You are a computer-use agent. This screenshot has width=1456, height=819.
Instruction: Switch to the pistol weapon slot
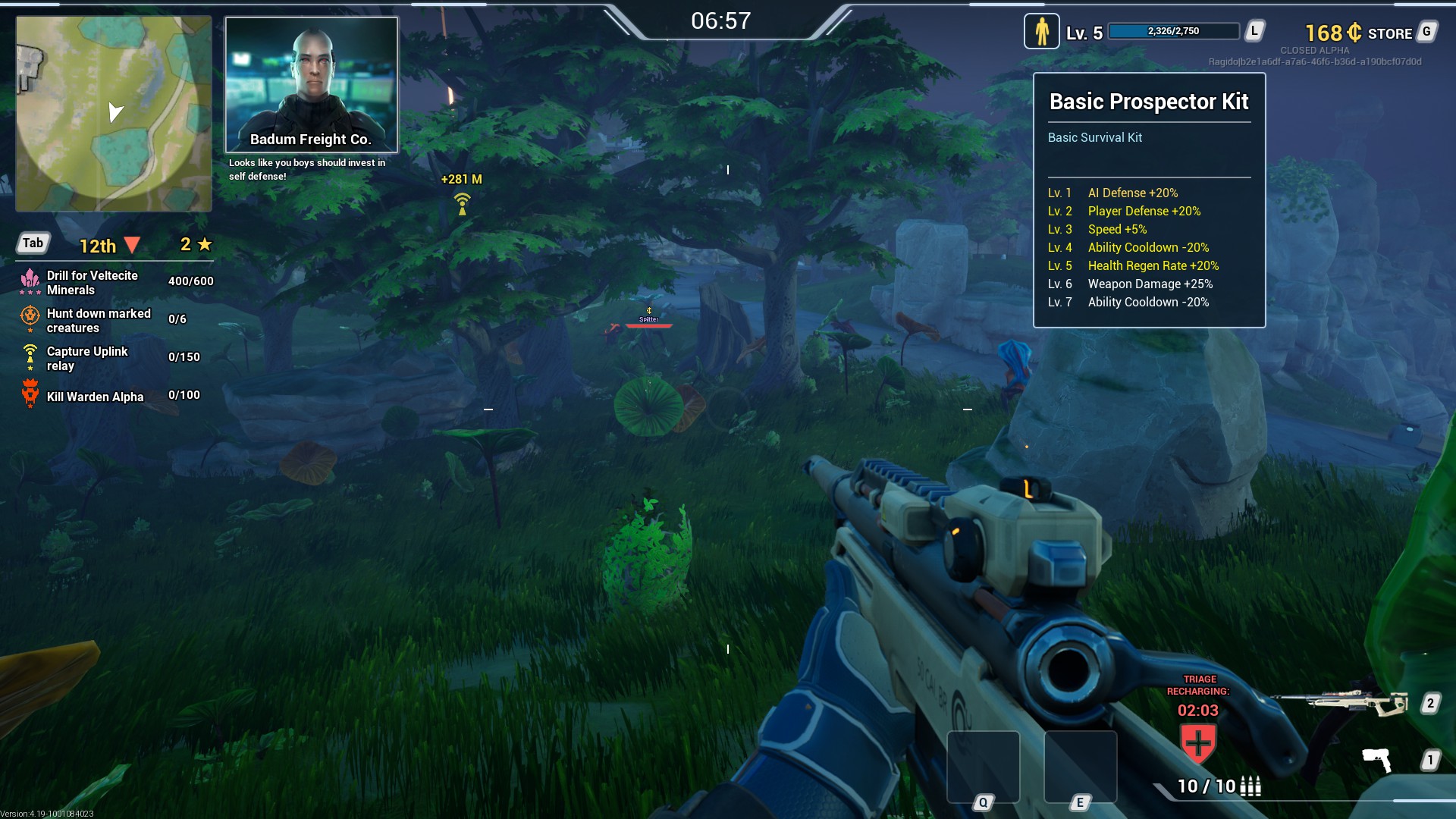[1376, 758]
